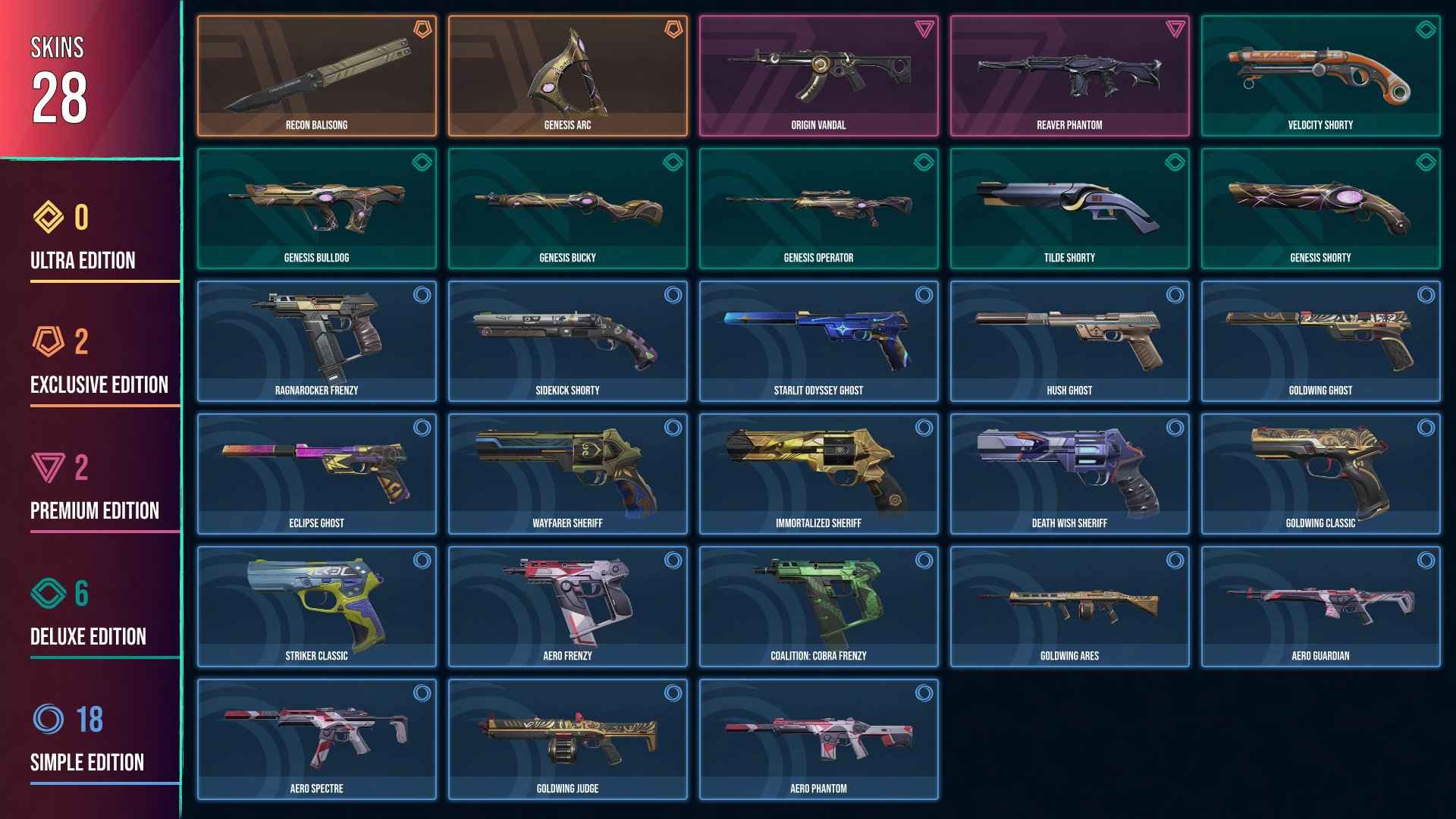The width and height of the screenshot is (1456, 819).
Task: Select the Genesis Arc skin
Action: tap(568, 72)
